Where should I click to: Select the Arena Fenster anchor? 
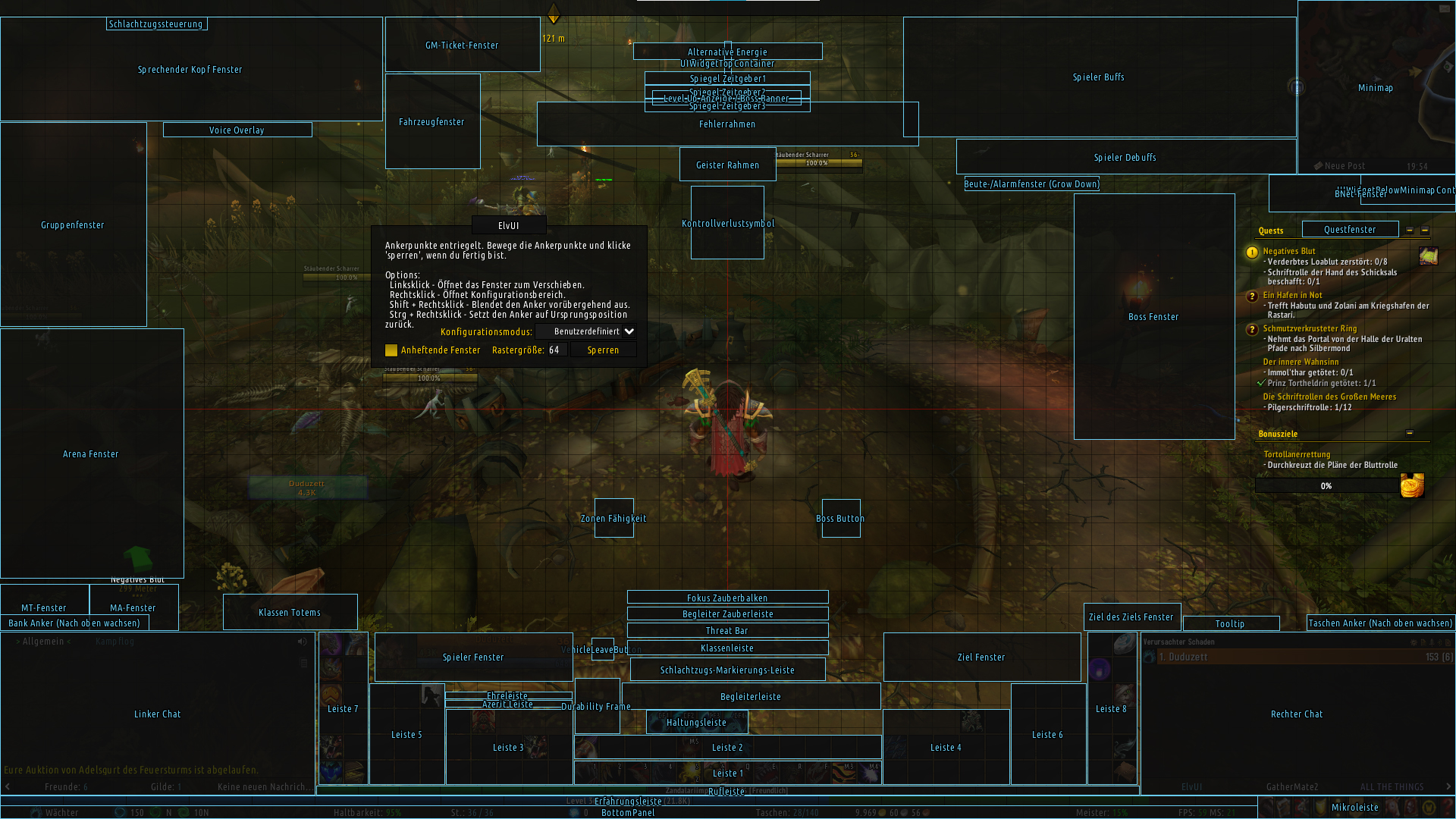(x=91, y=453)
